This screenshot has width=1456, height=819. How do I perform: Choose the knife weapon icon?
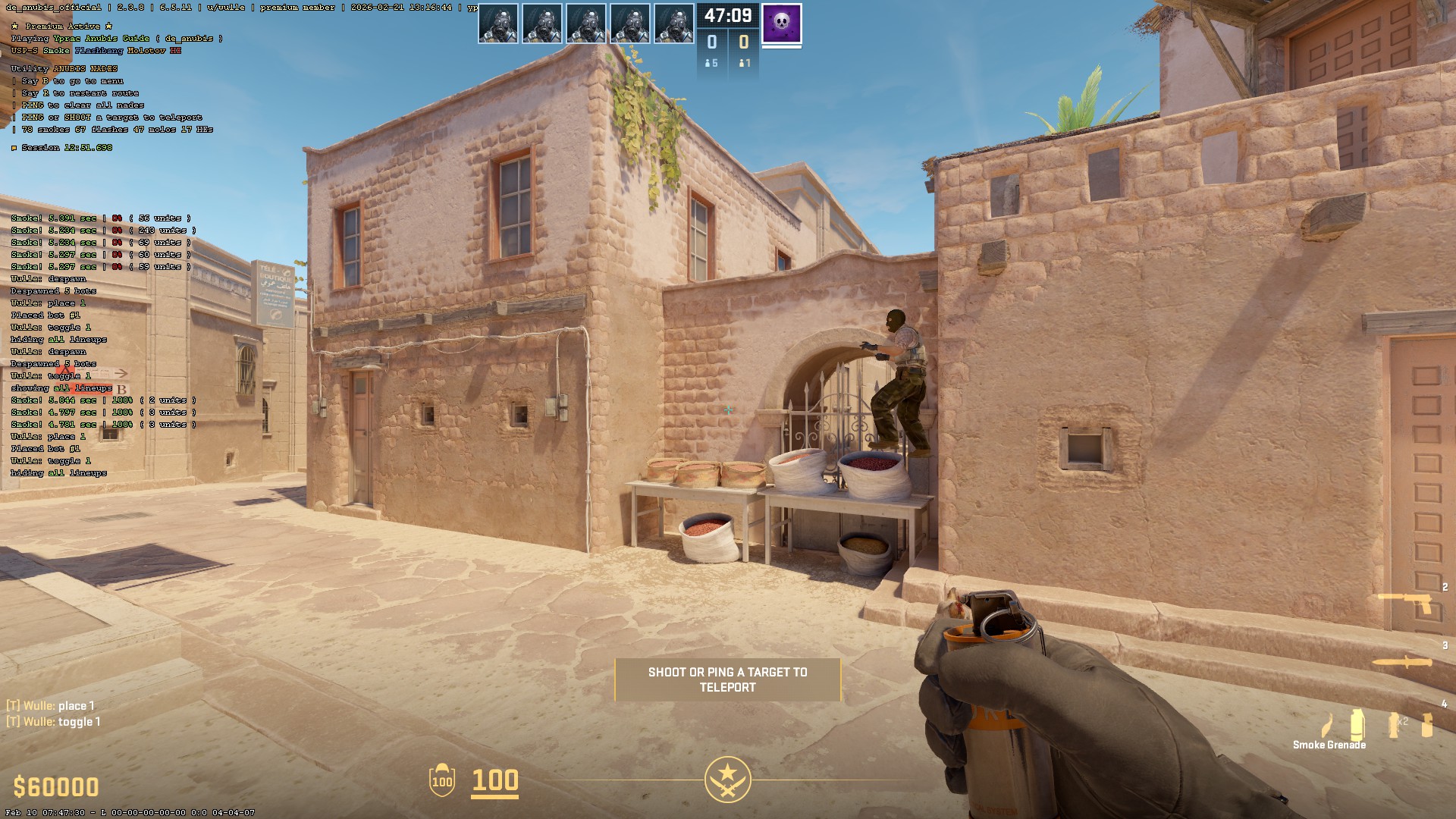(1403, 663)
